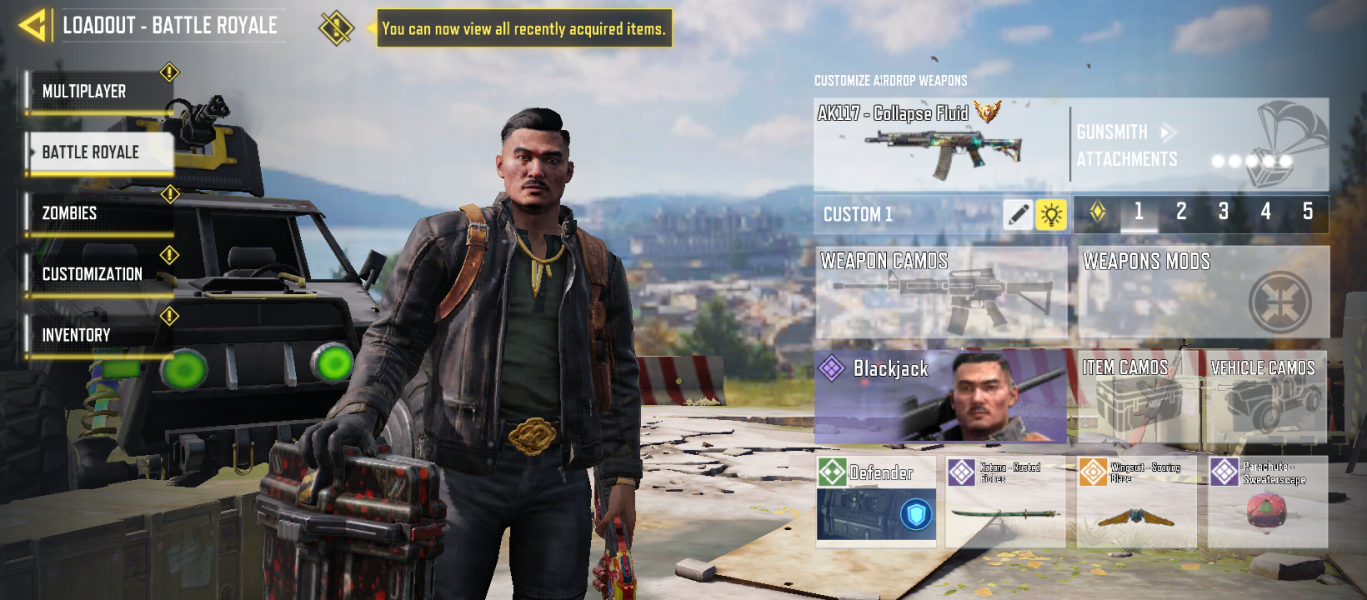1367x600 pixels.
Task: Switch to the Zombies loadout tab
Action: 99,213
